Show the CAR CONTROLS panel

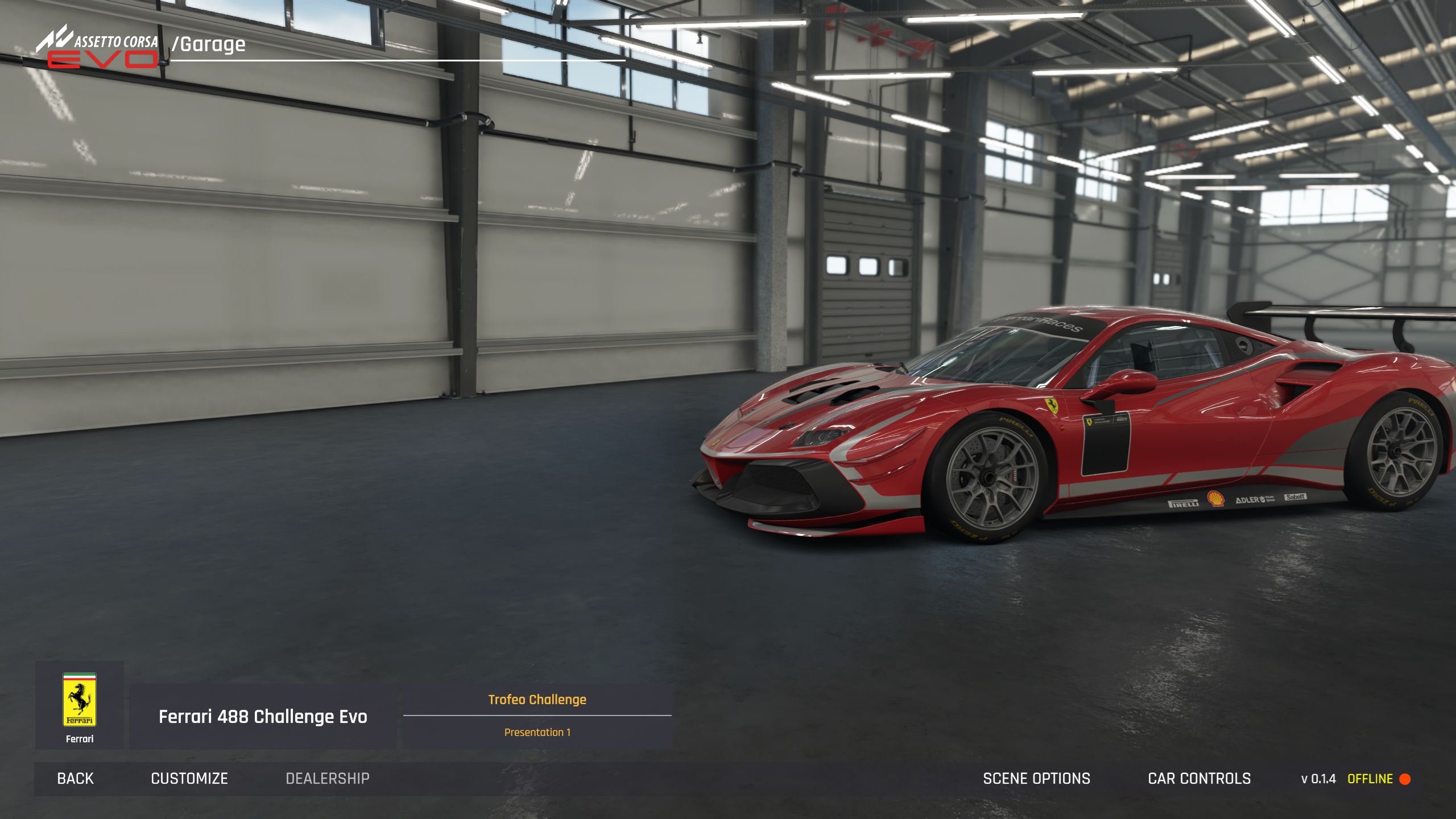tap(1199, 779)
